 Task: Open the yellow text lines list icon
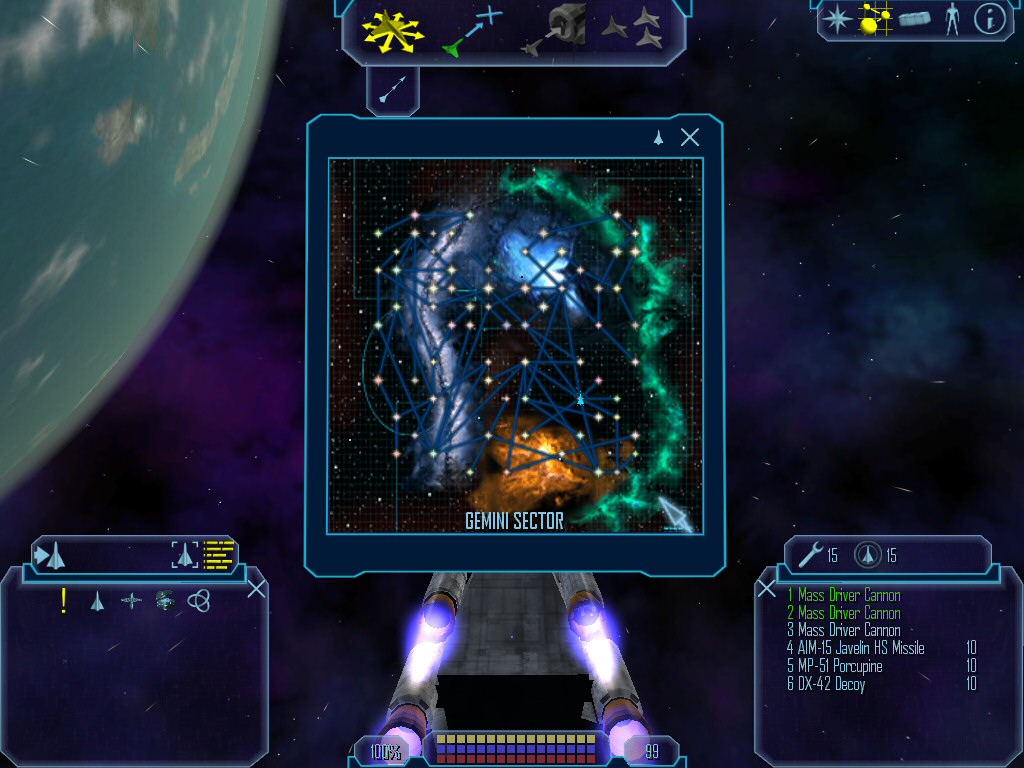pyautogui.click(x=218, y=553)
